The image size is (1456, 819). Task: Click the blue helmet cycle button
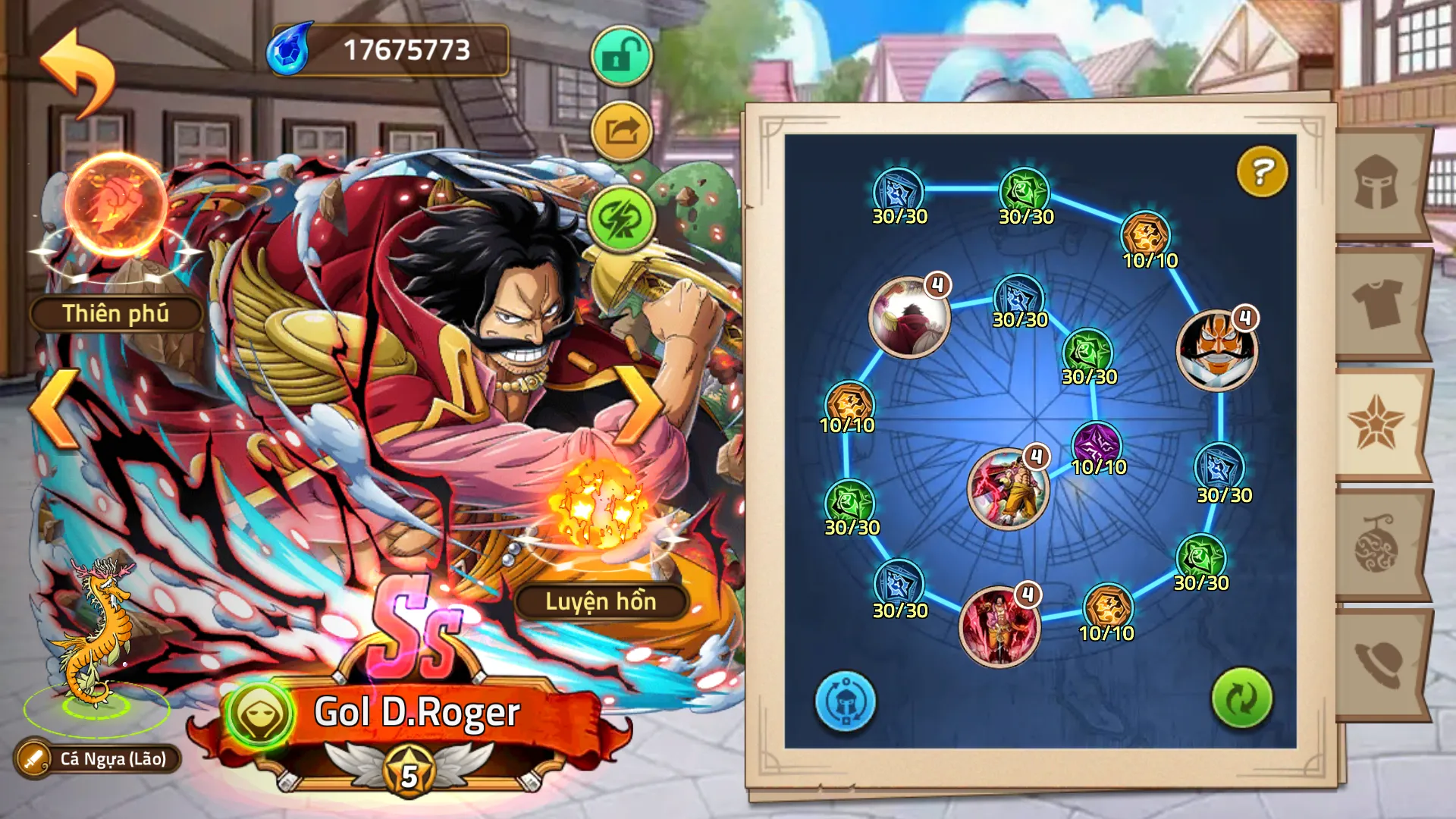[845, 701]
